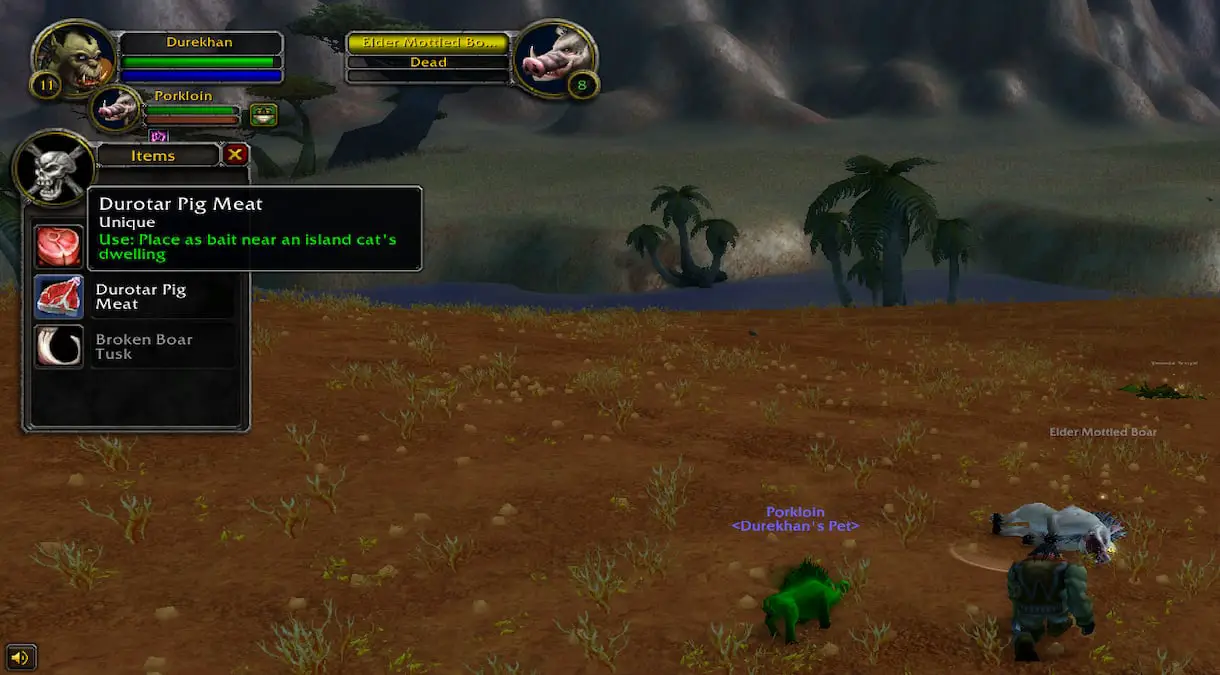Screen dimensions: 1220x675
Task: Loot the round meat chunk in the top slot
Action: click(59, 246)
